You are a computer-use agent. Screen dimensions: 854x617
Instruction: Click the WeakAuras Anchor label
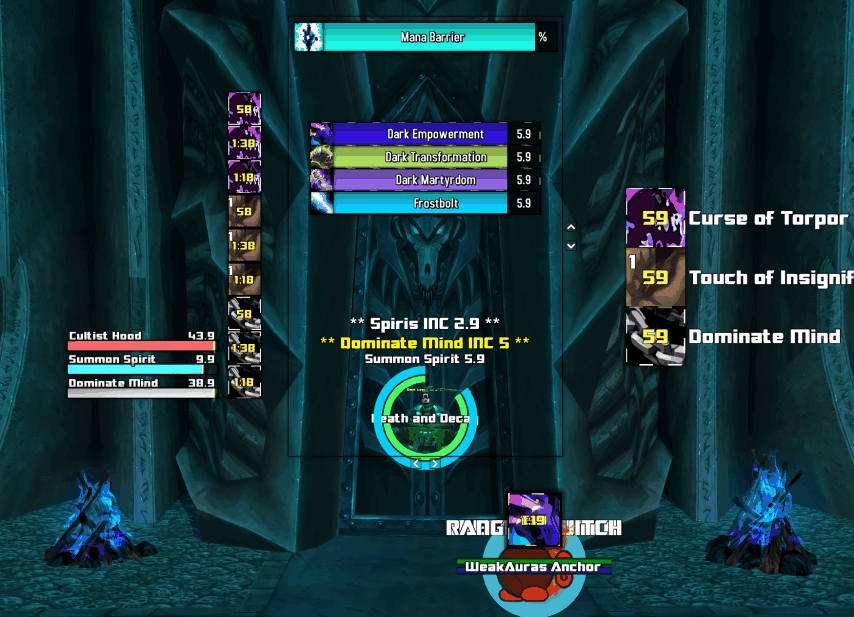(534, 567)
